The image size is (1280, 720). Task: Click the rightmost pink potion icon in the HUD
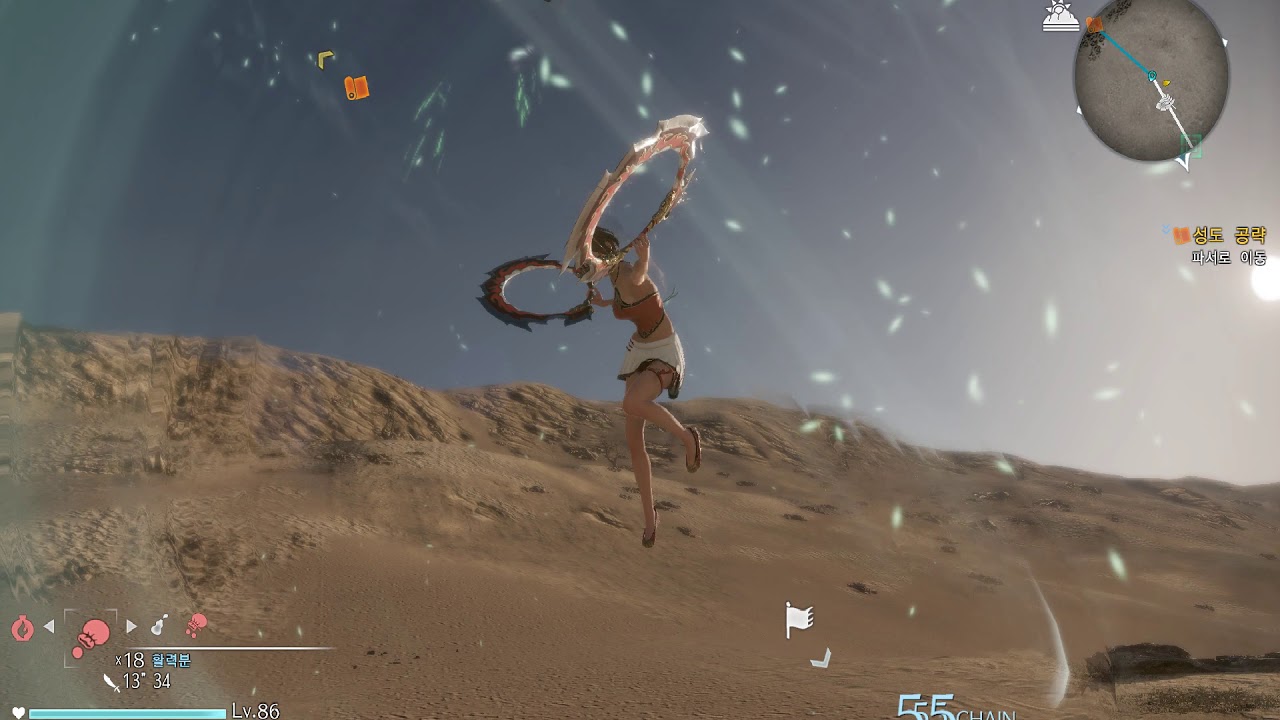coord(197,627)
